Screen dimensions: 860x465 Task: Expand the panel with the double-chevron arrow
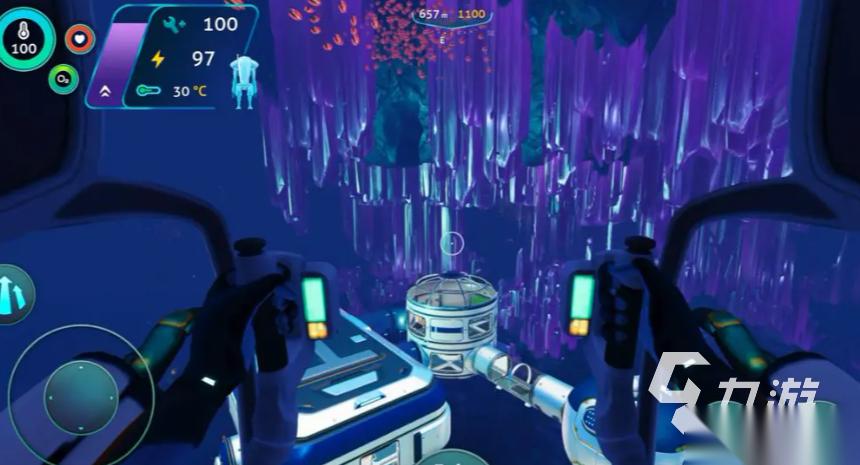pyautogui.click(x=105, y=91)
